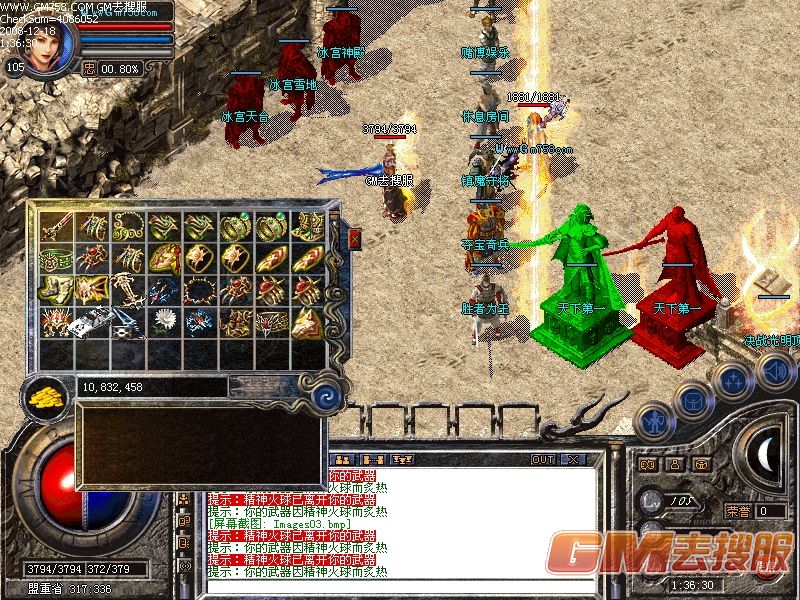Open the skills button with four stars

tap(733, 380)
